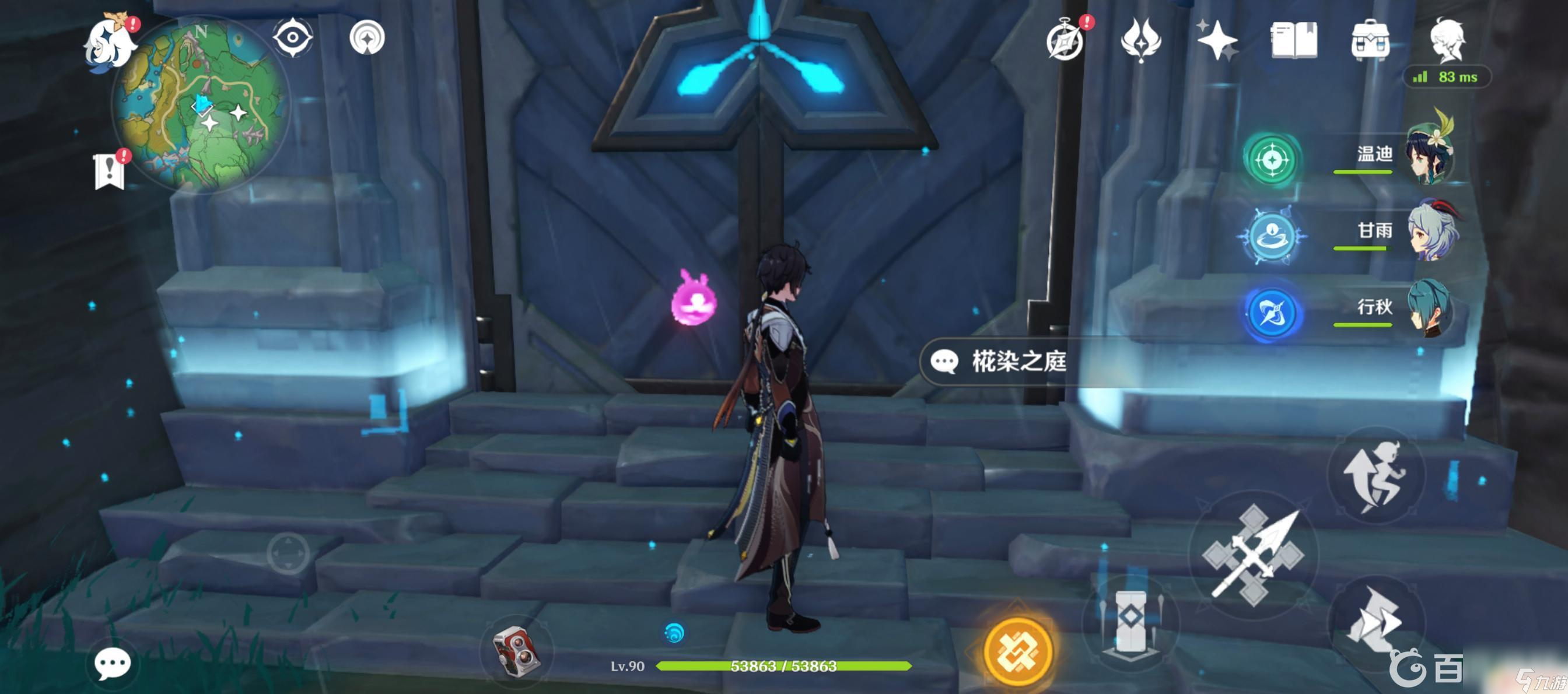
Task: Open the adventurer handbook book icon
Action: pyautogui.click(x=1294, y=40)
